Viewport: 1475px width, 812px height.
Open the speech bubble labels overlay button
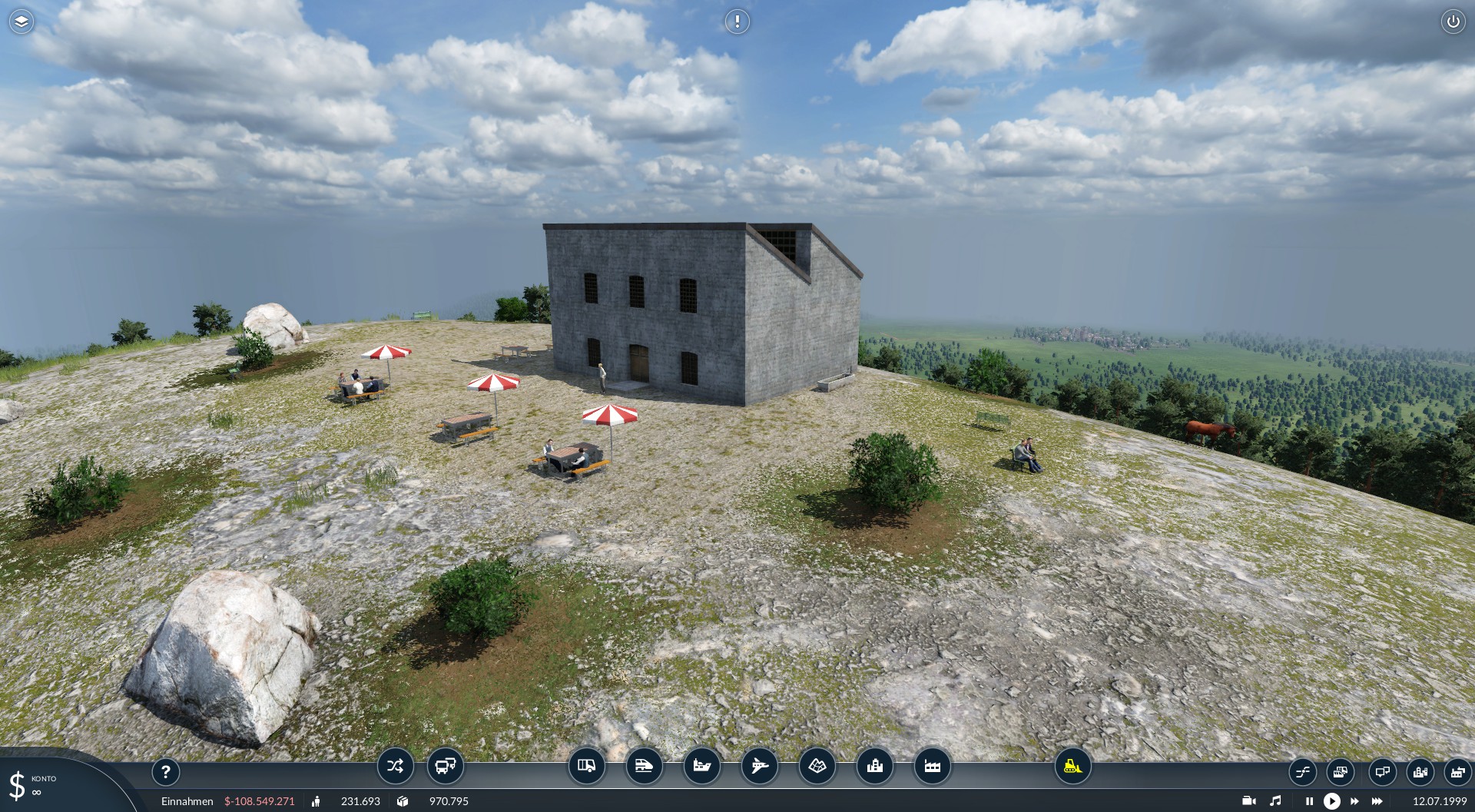1382,771
